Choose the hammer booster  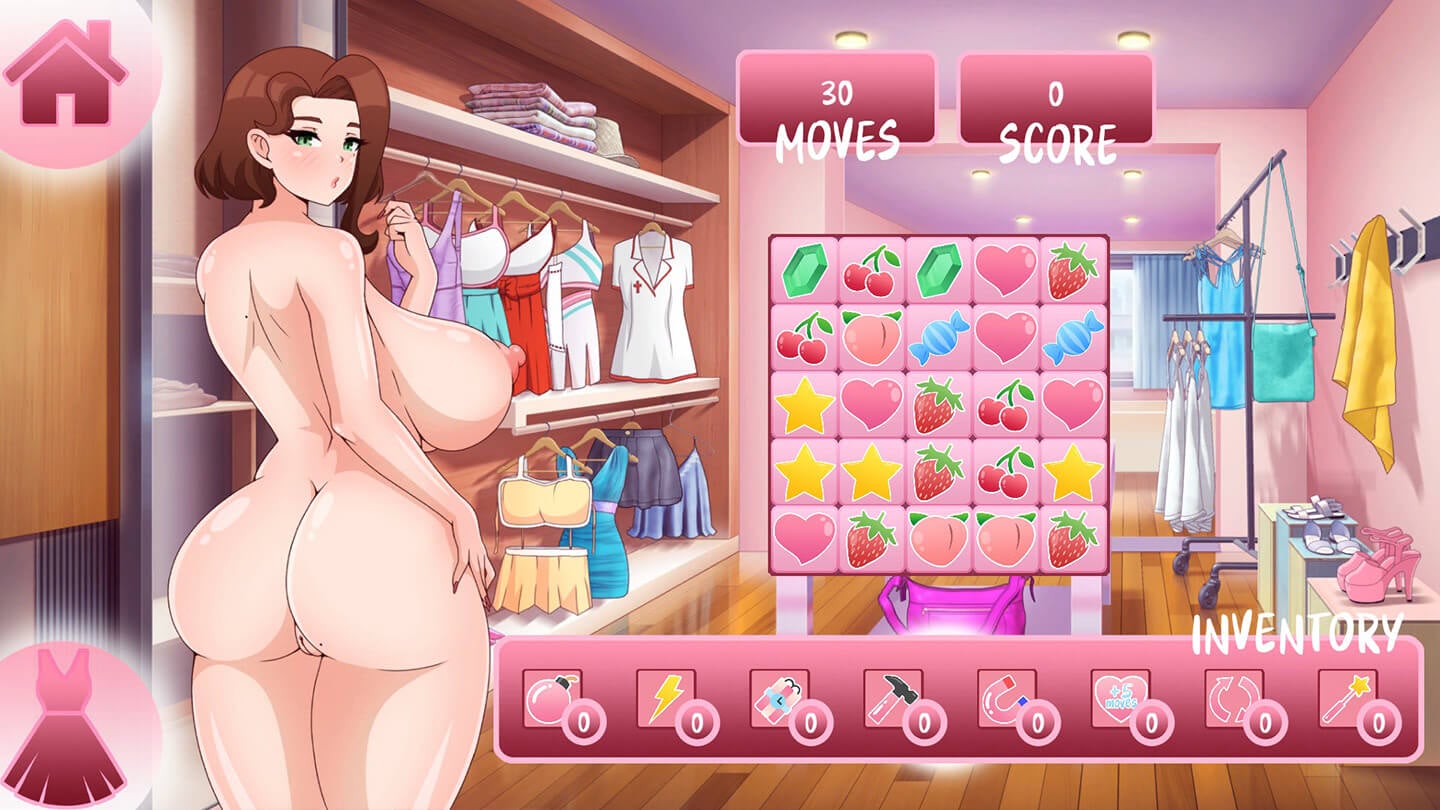tap(893, 698)
